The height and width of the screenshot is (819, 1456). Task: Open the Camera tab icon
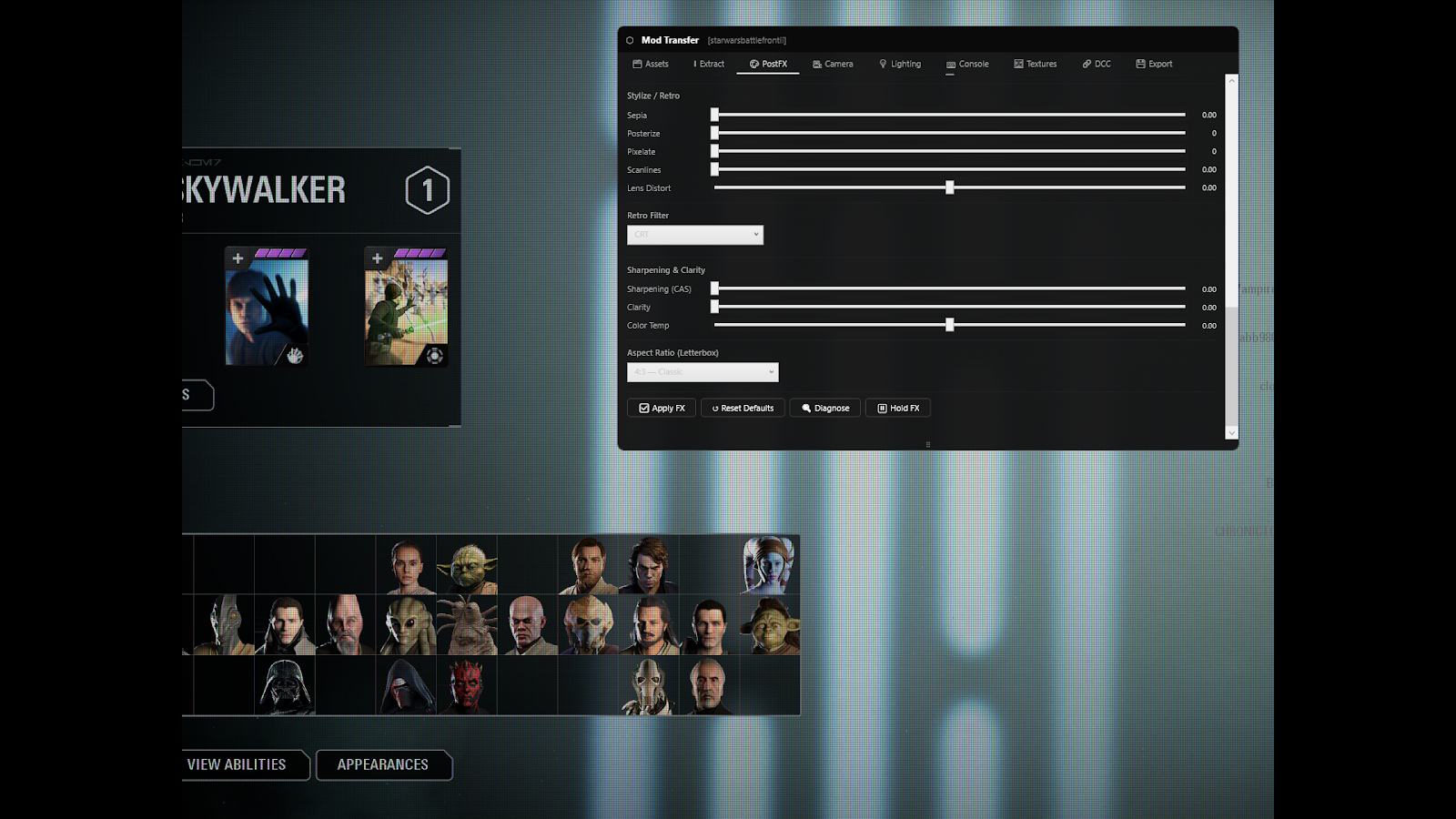click(817, 64)
